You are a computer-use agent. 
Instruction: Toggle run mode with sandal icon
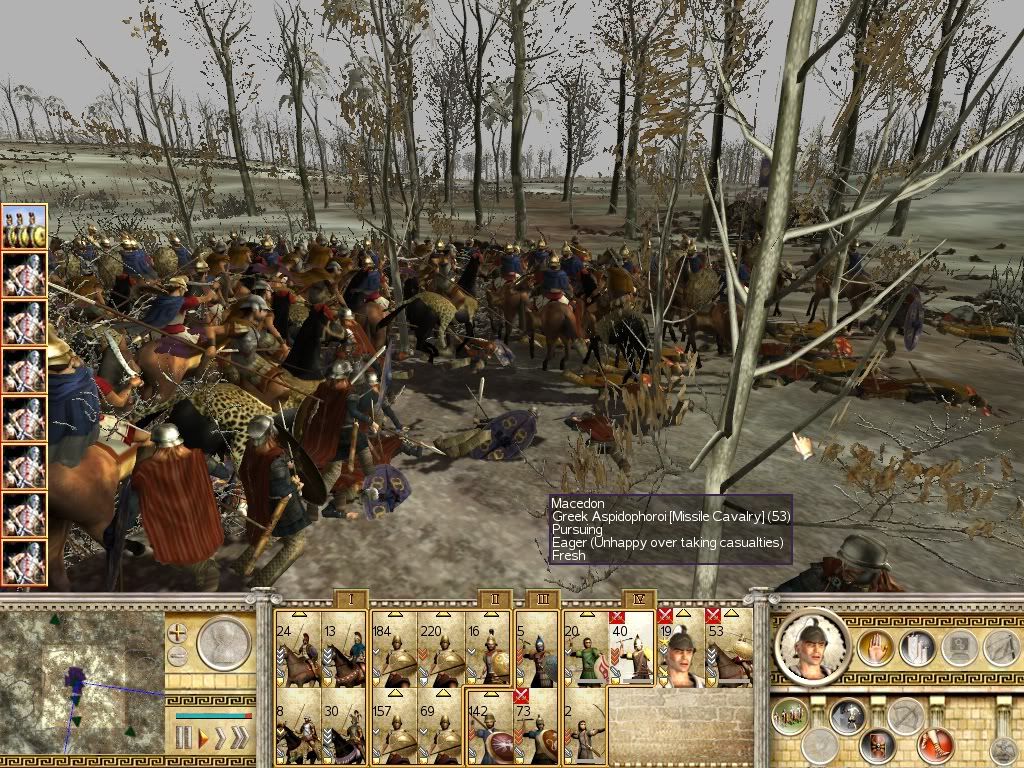point(937,743)
